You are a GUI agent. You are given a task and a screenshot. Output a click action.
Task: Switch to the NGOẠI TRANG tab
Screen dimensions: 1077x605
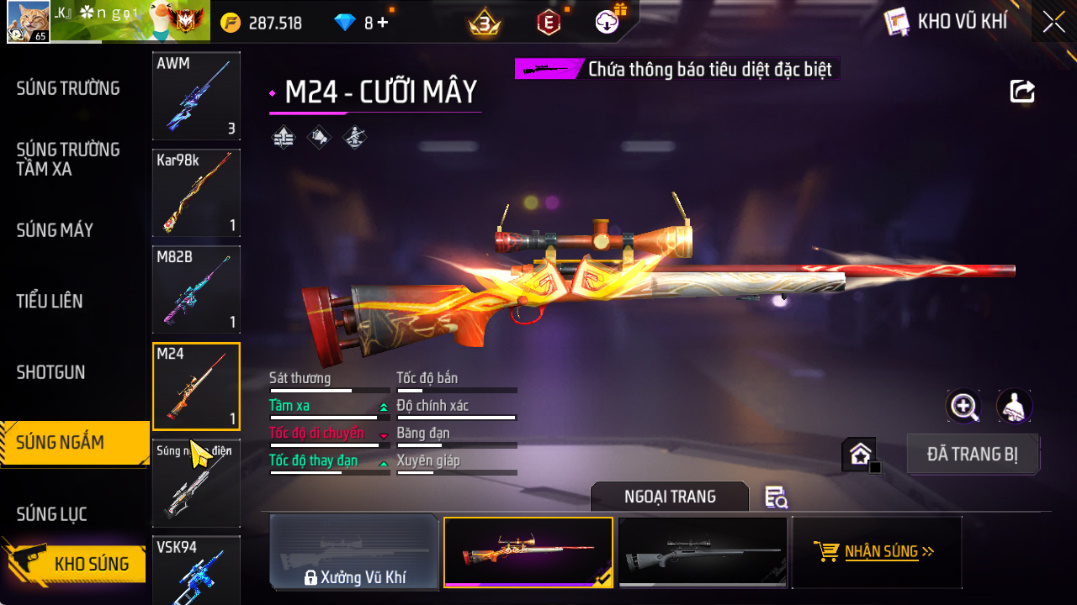(x=669, y=496)
